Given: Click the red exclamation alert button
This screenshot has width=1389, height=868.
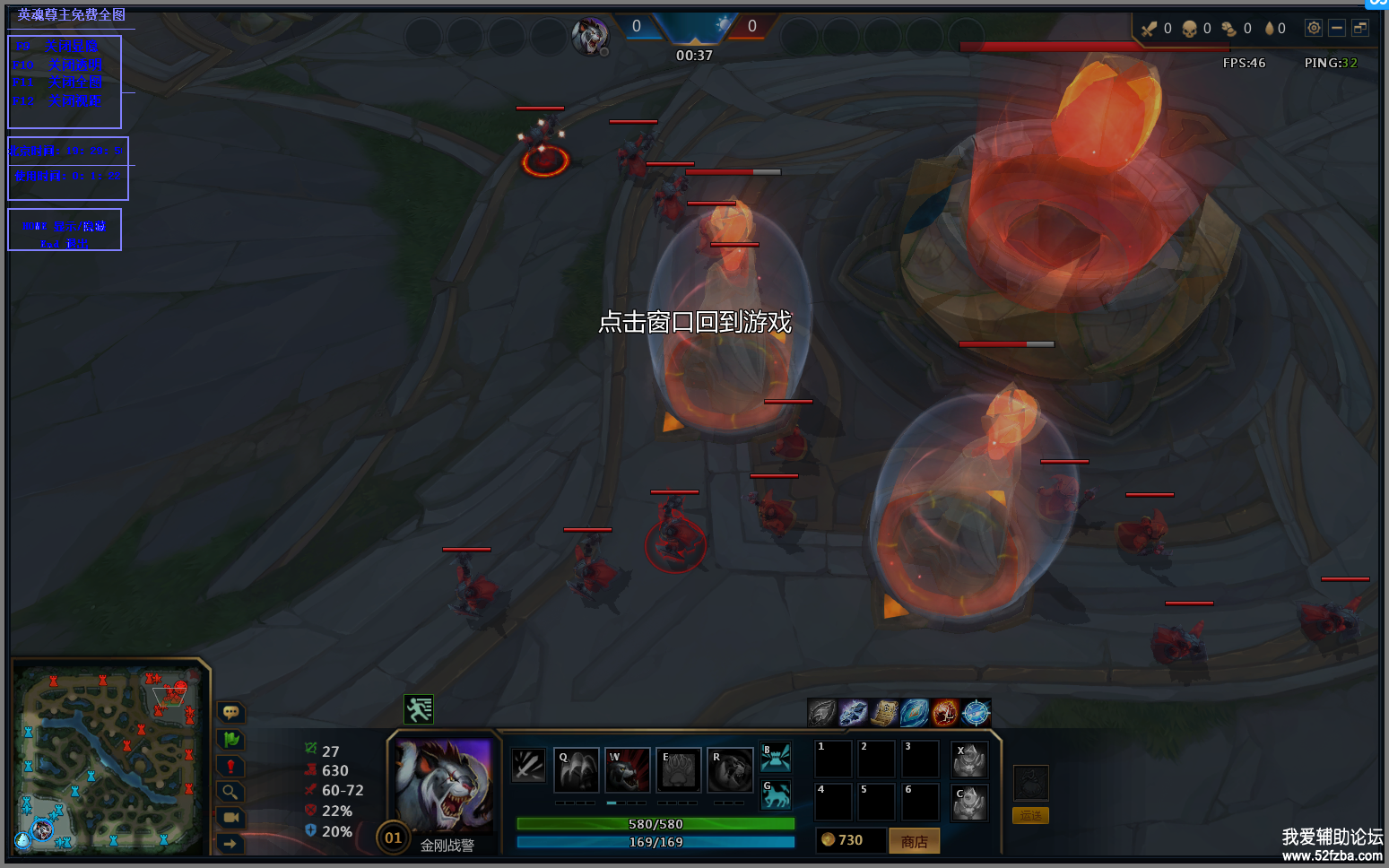Looking at the screenshot, I should [230, 766].
